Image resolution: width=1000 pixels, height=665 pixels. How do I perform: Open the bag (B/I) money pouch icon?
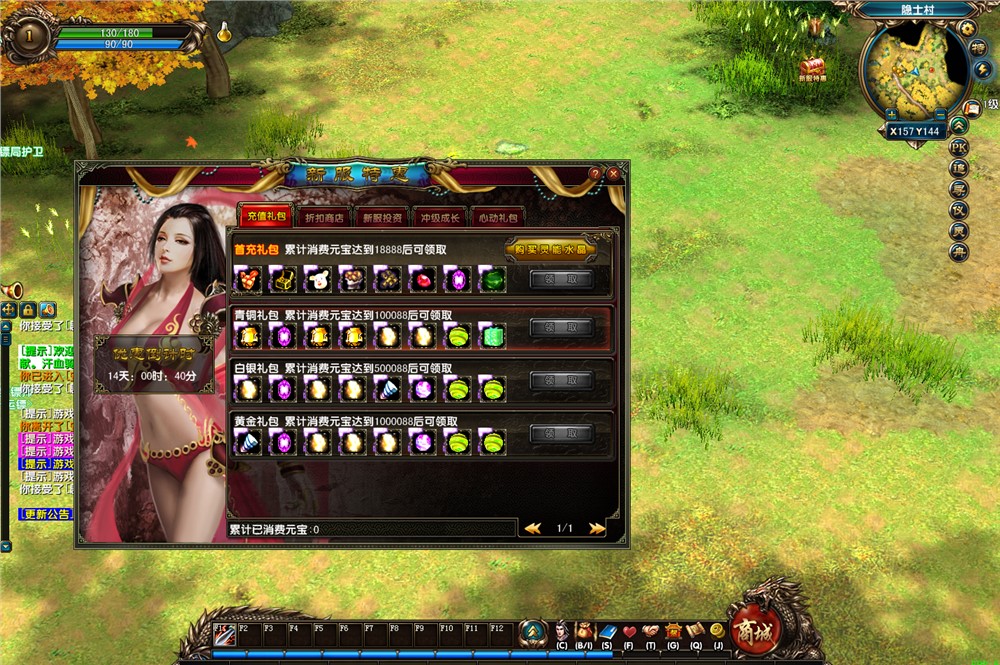click(x=584, y=631)
